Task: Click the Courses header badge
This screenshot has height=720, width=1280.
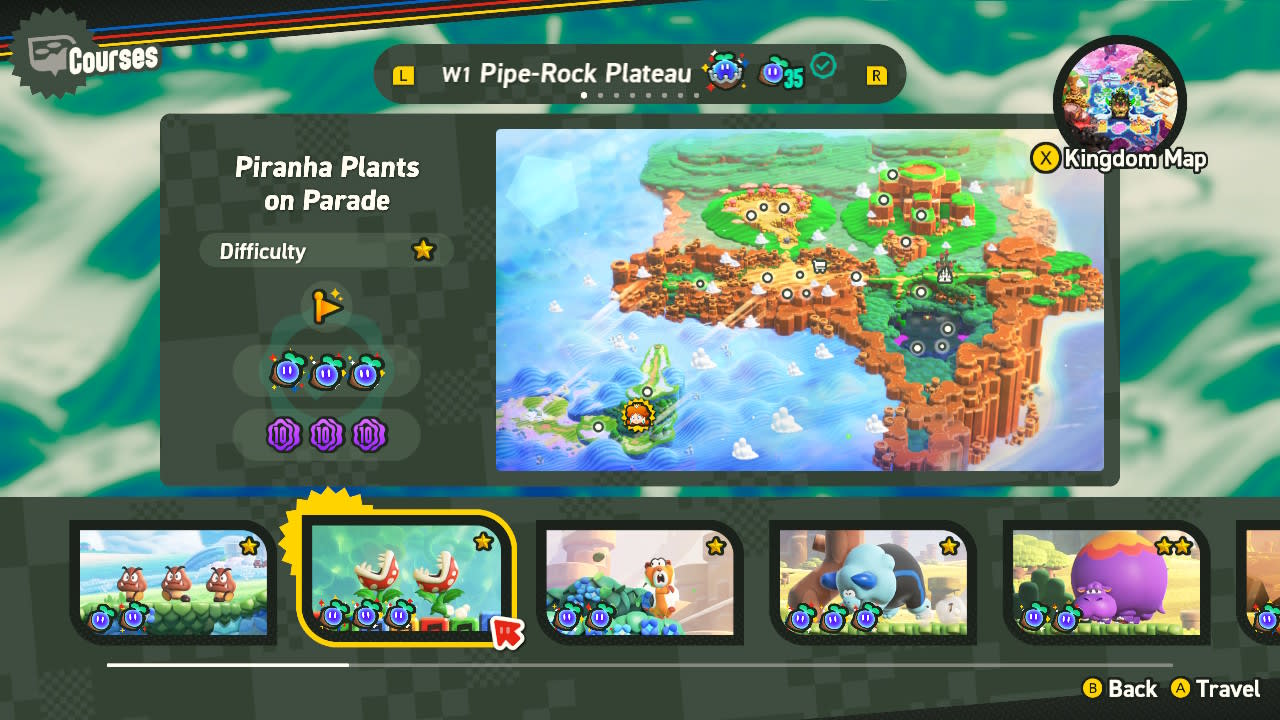Action: (x=92, y=60)
